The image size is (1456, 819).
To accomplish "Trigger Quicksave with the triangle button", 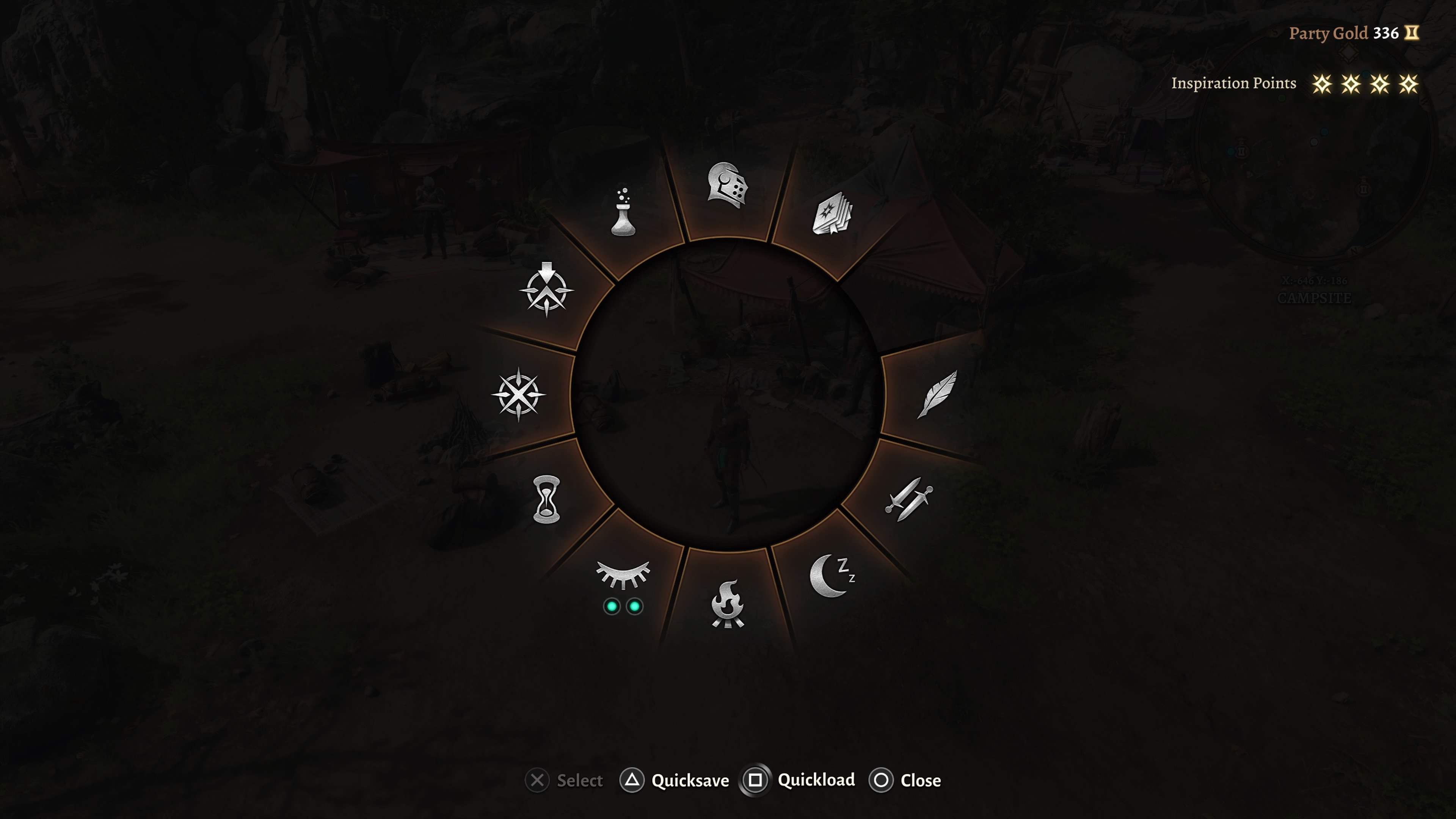I will 632,780.
